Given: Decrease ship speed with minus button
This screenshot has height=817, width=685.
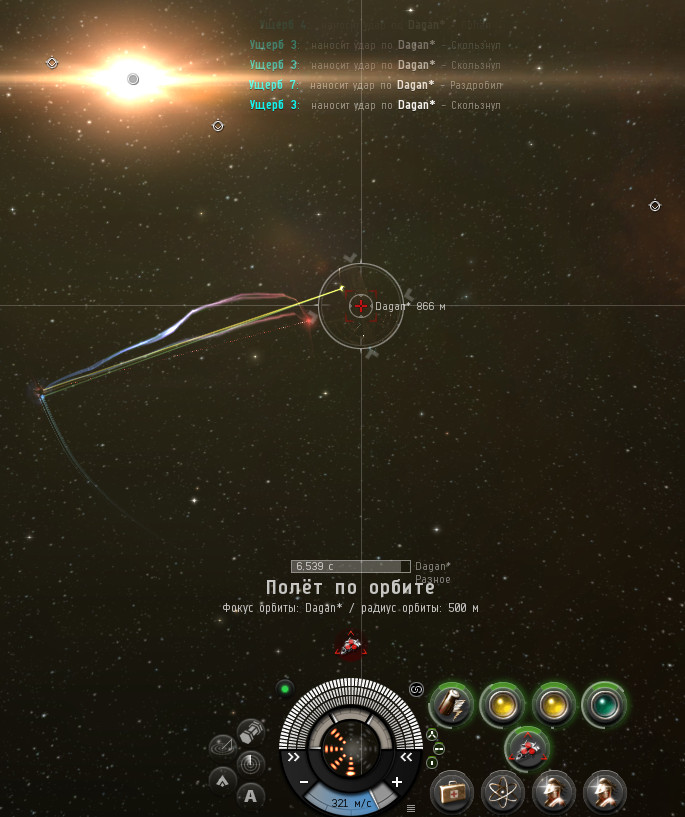Looking at the screenshot, I should click(304, 782).
